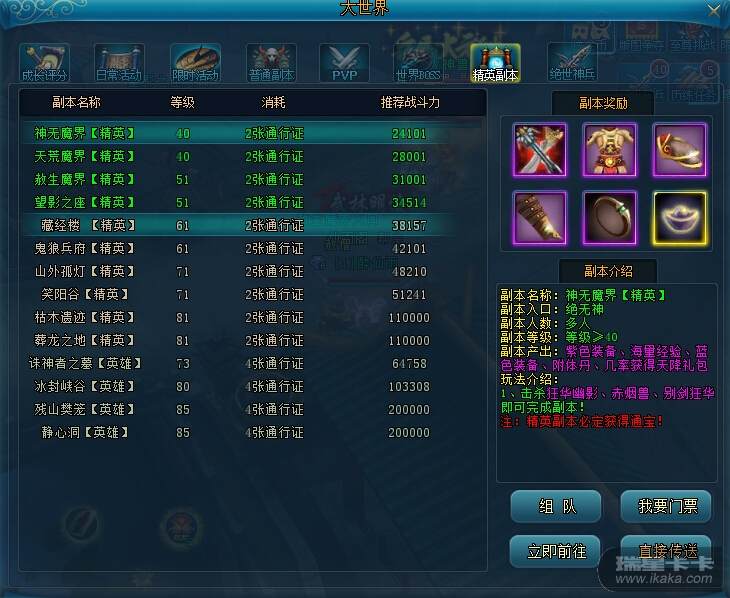Show the 世界BOSS tab

click(x=419, y=63)
